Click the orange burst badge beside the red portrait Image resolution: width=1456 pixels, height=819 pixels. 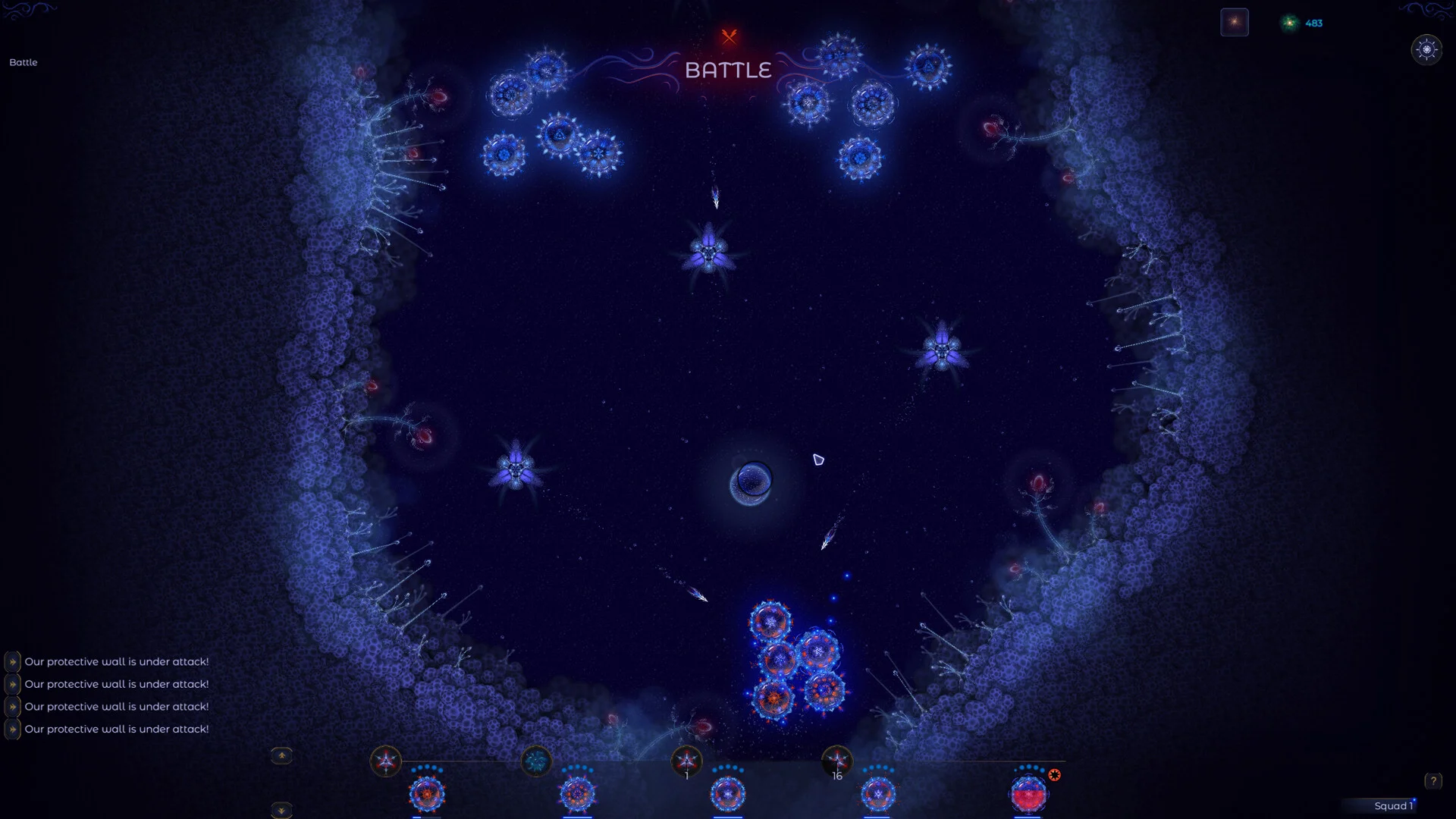coord(1054,775)
